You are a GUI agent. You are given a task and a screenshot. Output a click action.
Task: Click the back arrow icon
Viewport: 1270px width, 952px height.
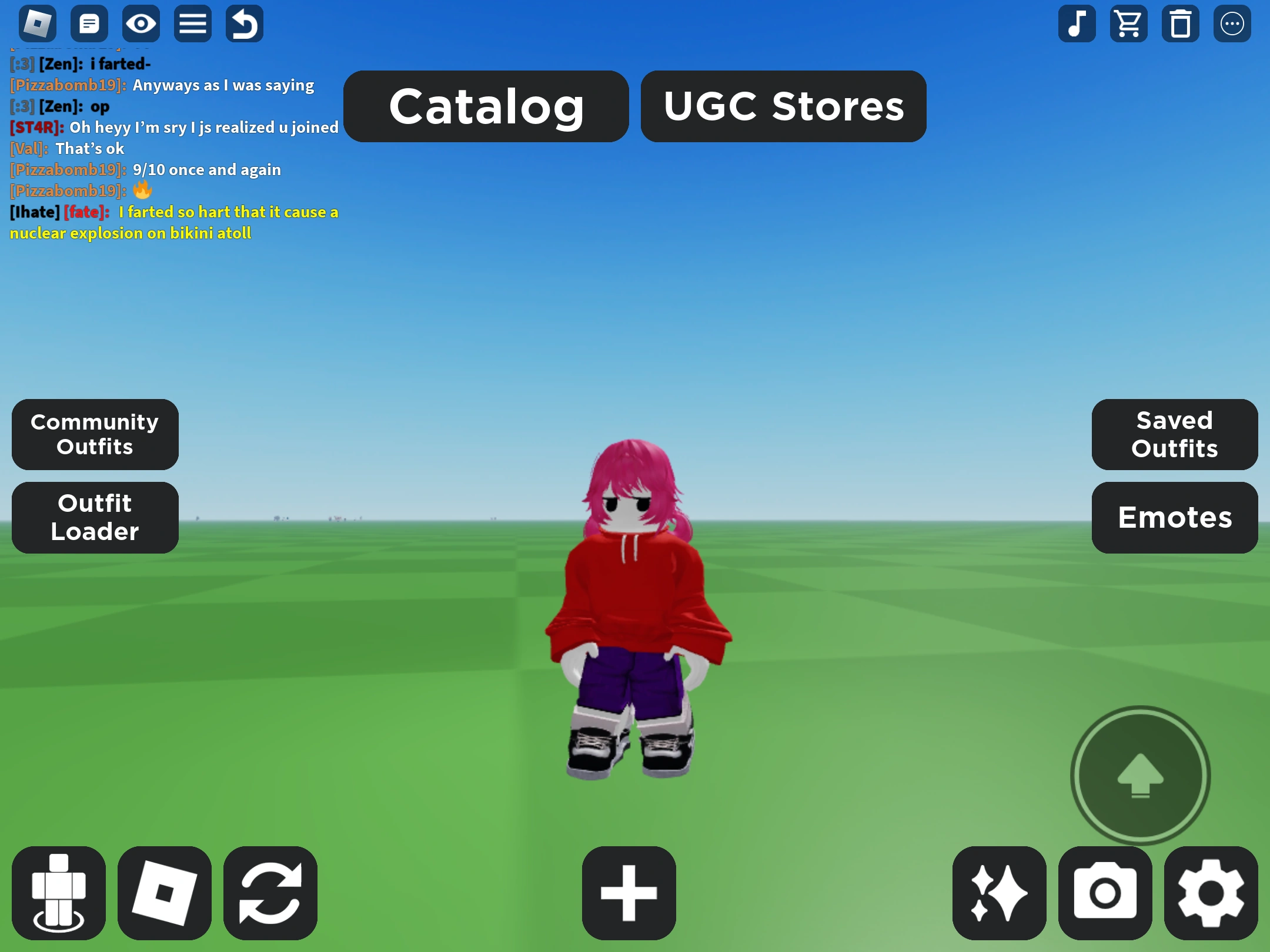point(244,24)
